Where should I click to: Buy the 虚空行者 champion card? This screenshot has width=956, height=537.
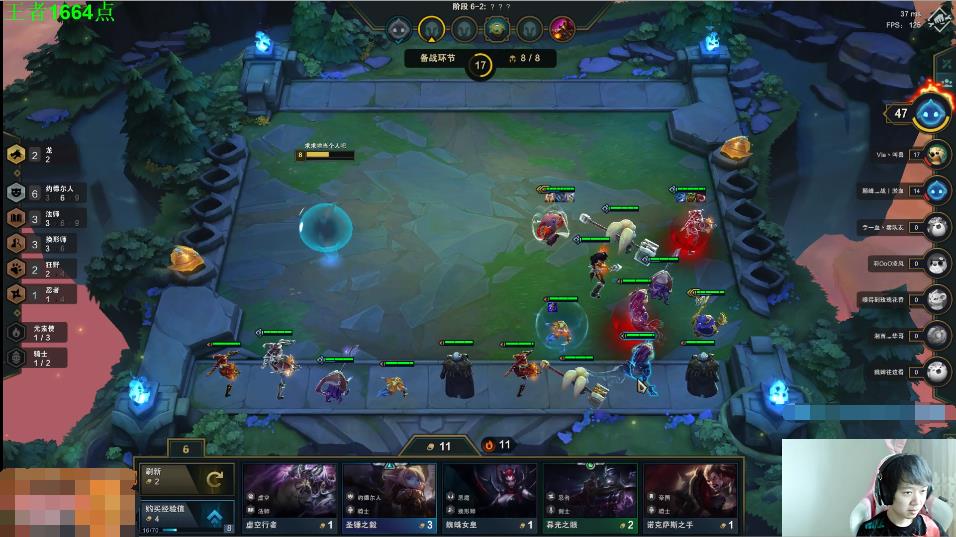coord(289,497)
